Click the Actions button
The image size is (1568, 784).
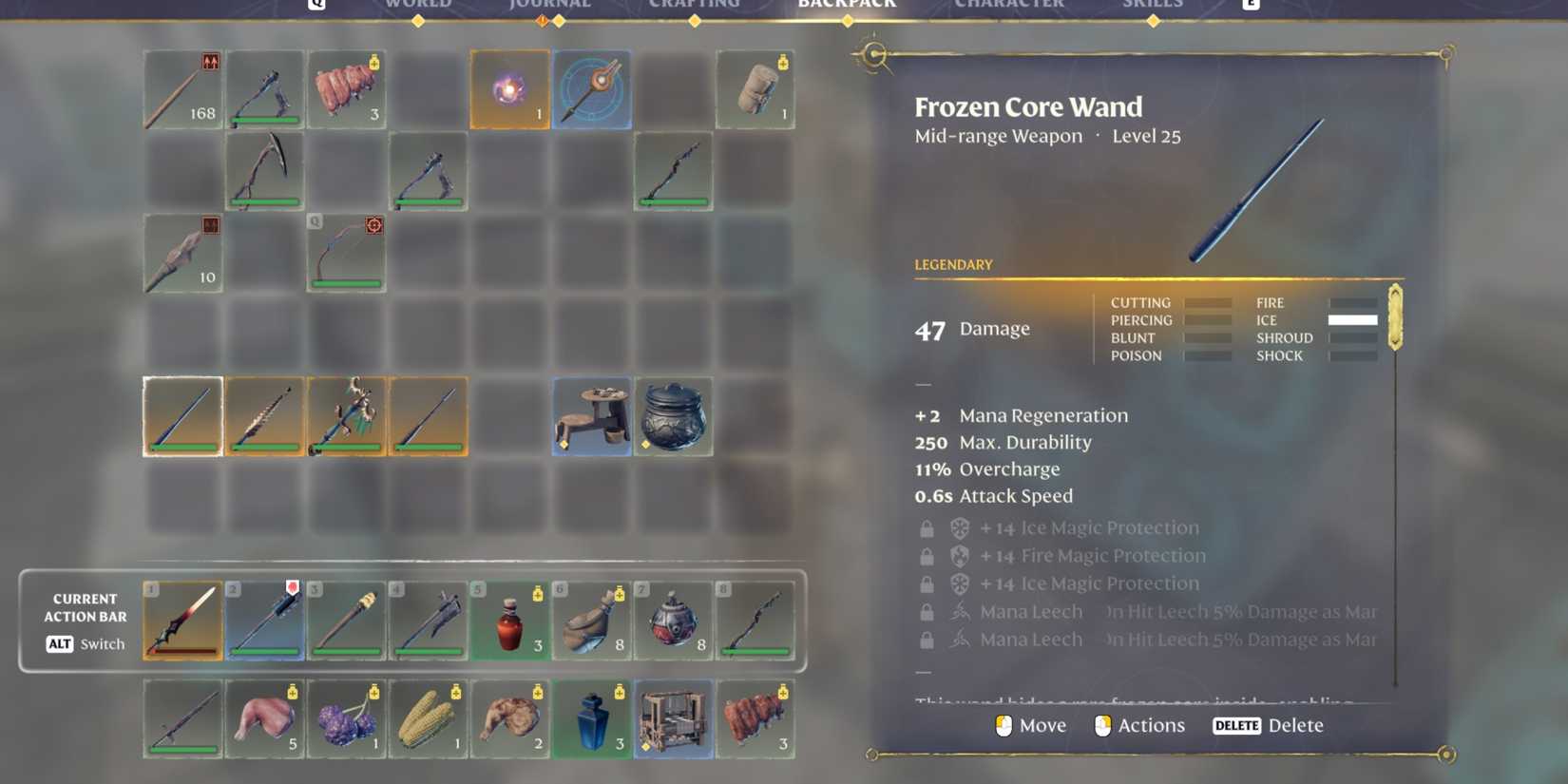(x=1139, y=725)
